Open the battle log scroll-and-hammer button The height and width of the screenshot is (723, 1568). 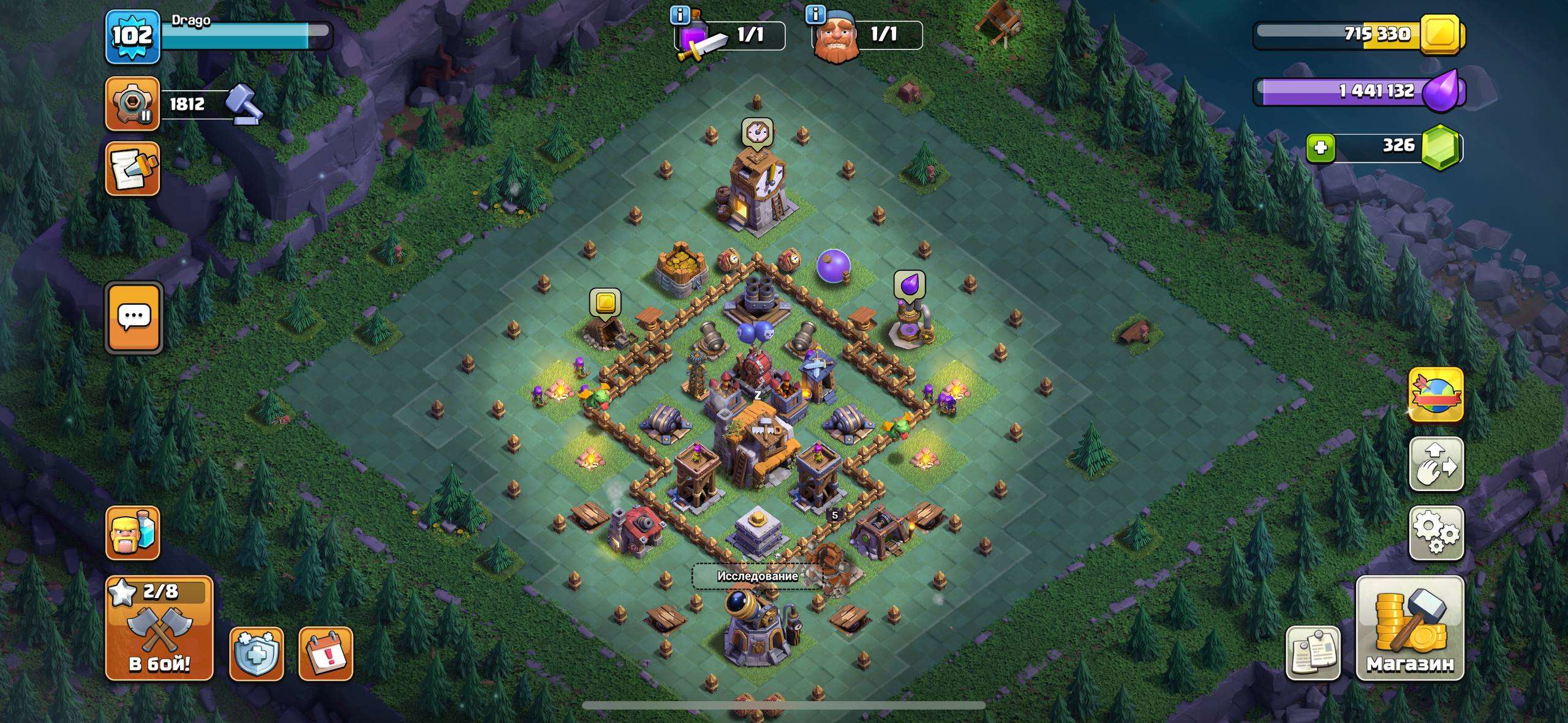[x=133, y=169]
